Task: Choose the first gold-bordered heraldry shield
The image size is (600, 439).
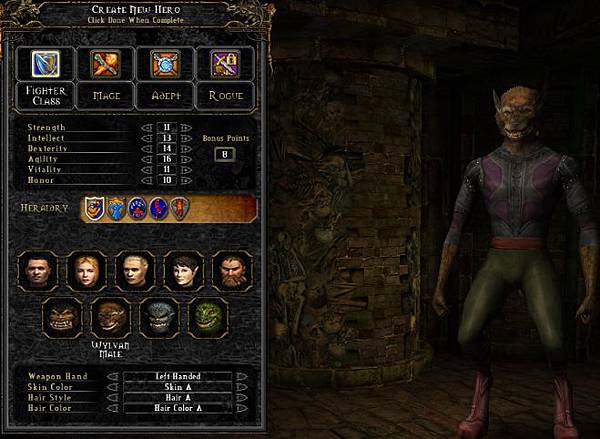Action: (x=93, y=208)
